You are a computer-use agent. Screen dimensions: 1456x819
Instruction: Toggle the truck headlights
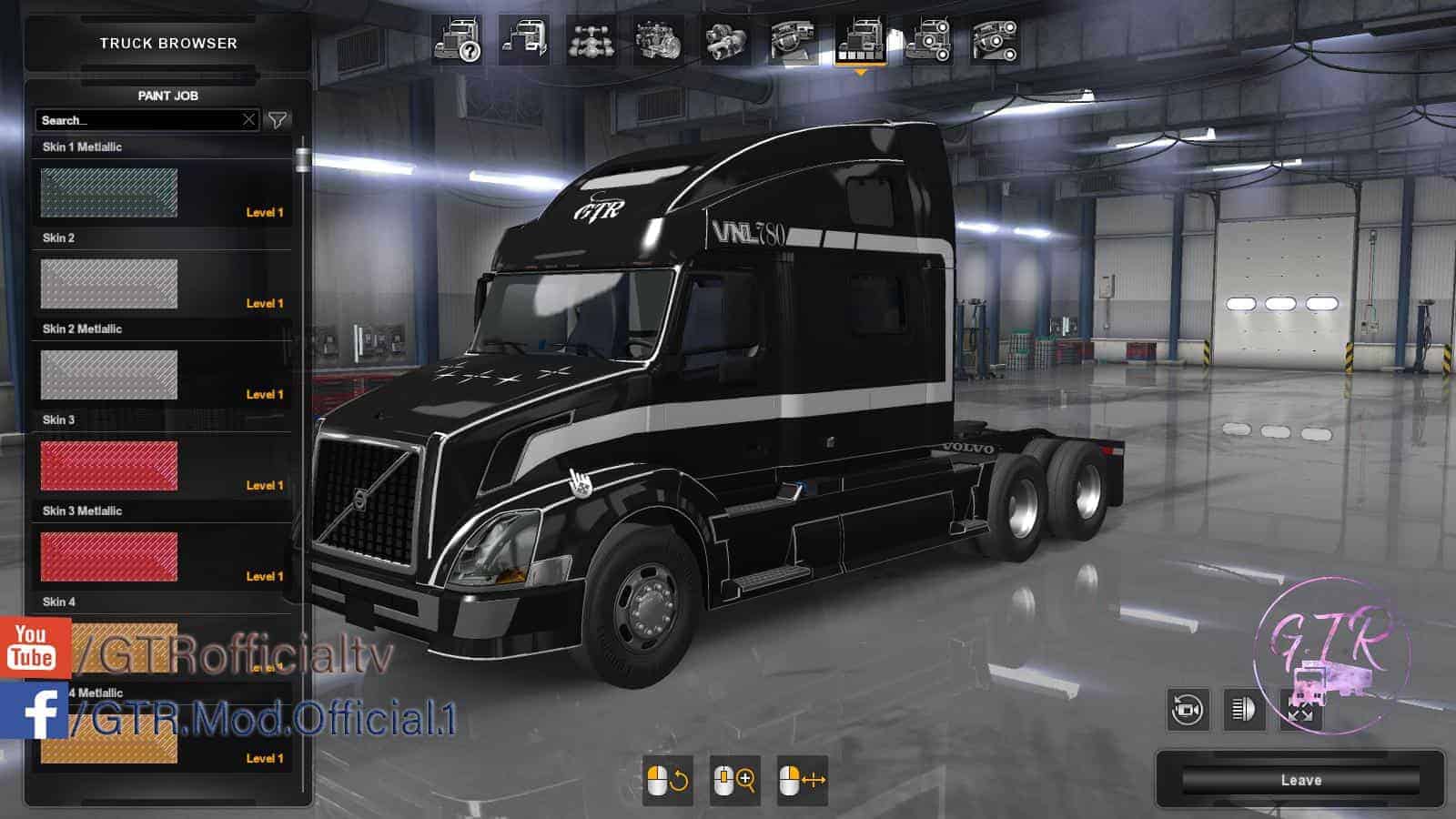pos(1243,709)
